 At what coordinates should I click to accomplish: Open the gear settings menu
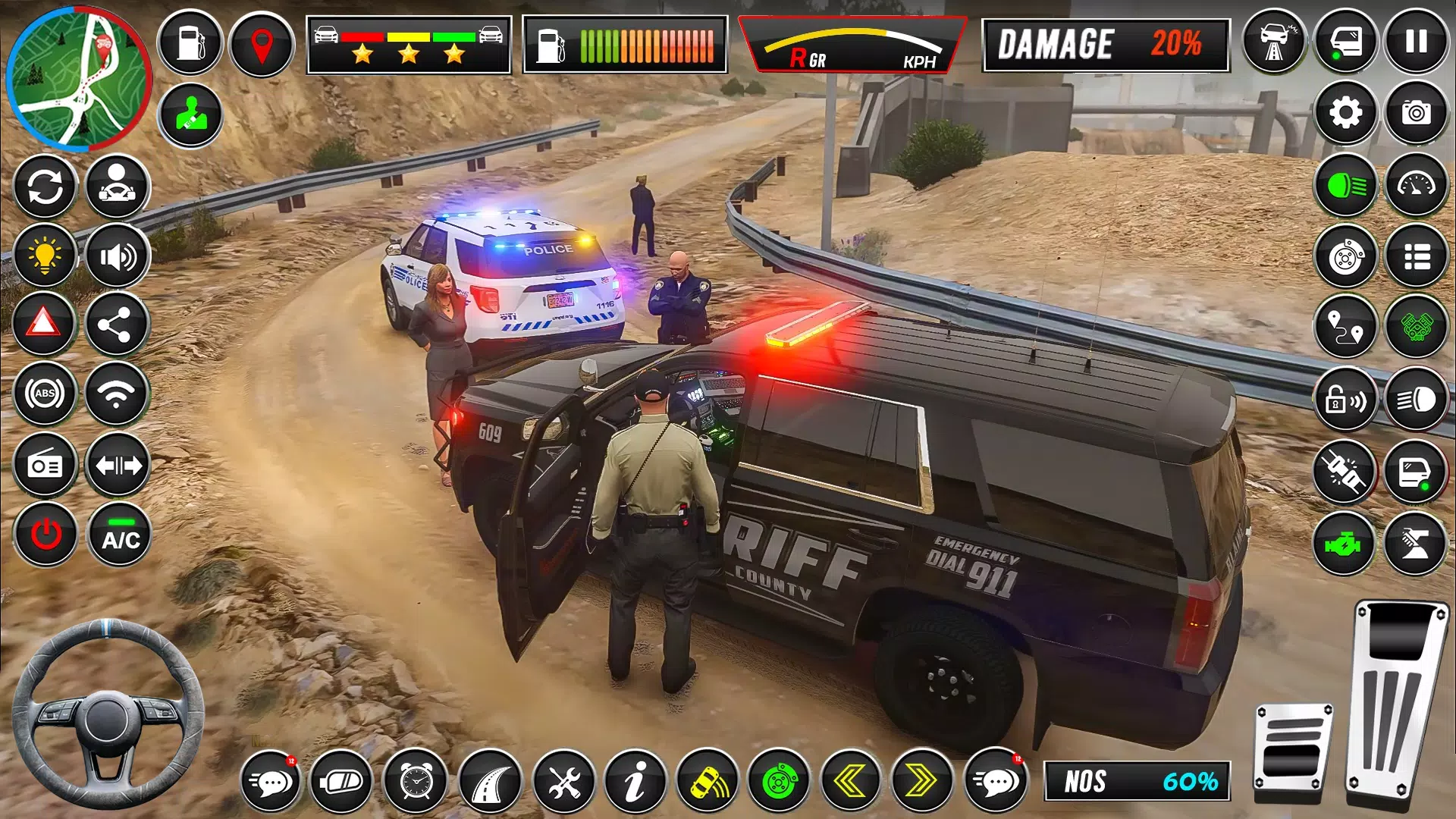coord(1345,114)
